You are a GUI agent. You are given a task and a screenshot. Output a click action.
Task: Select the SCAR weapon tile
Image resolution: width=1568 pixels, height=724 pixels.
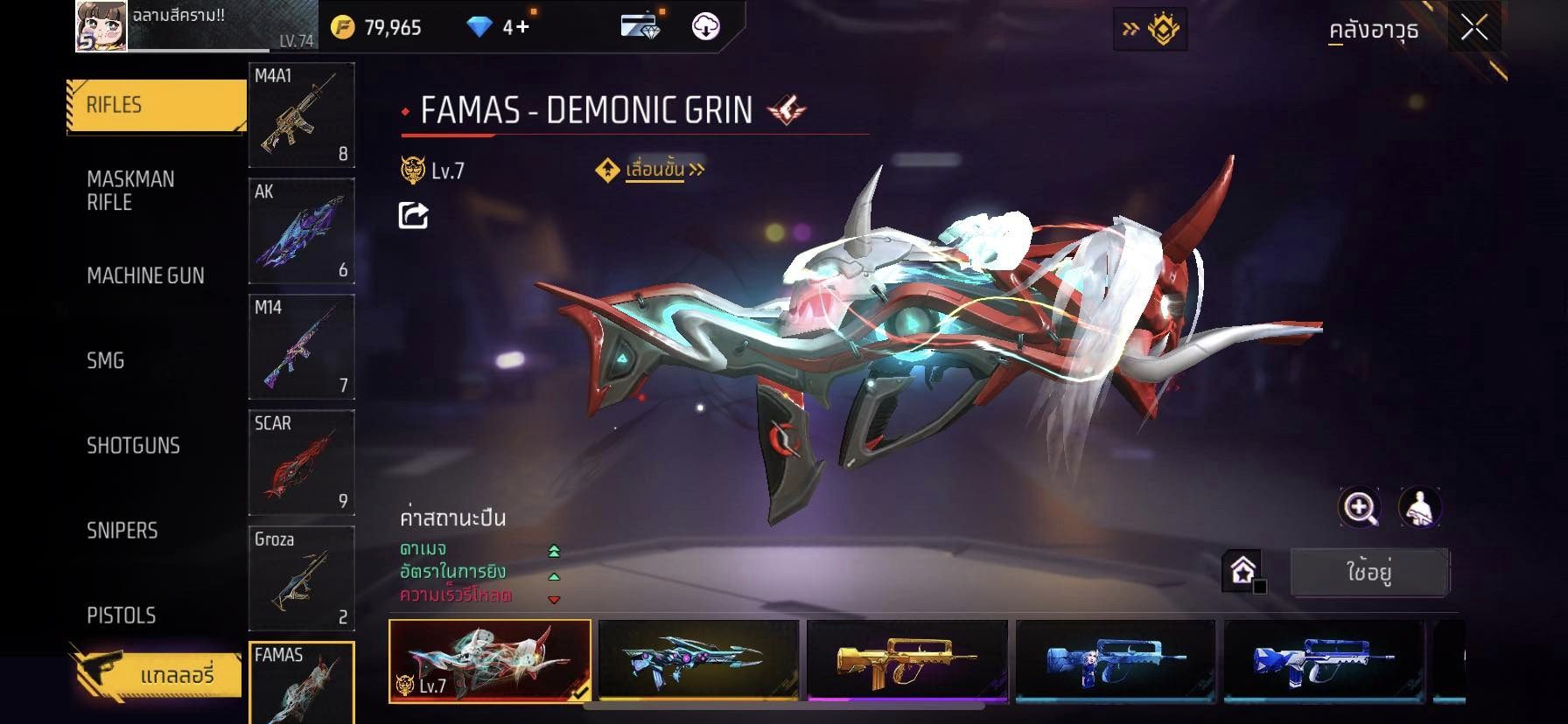[302, 463]
